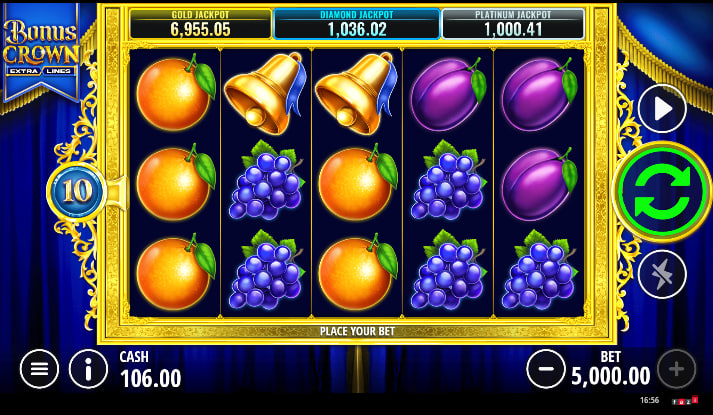Show the game info paytable
The height and width of the screenshot is (415, 713).
click(x=89, y=369)
